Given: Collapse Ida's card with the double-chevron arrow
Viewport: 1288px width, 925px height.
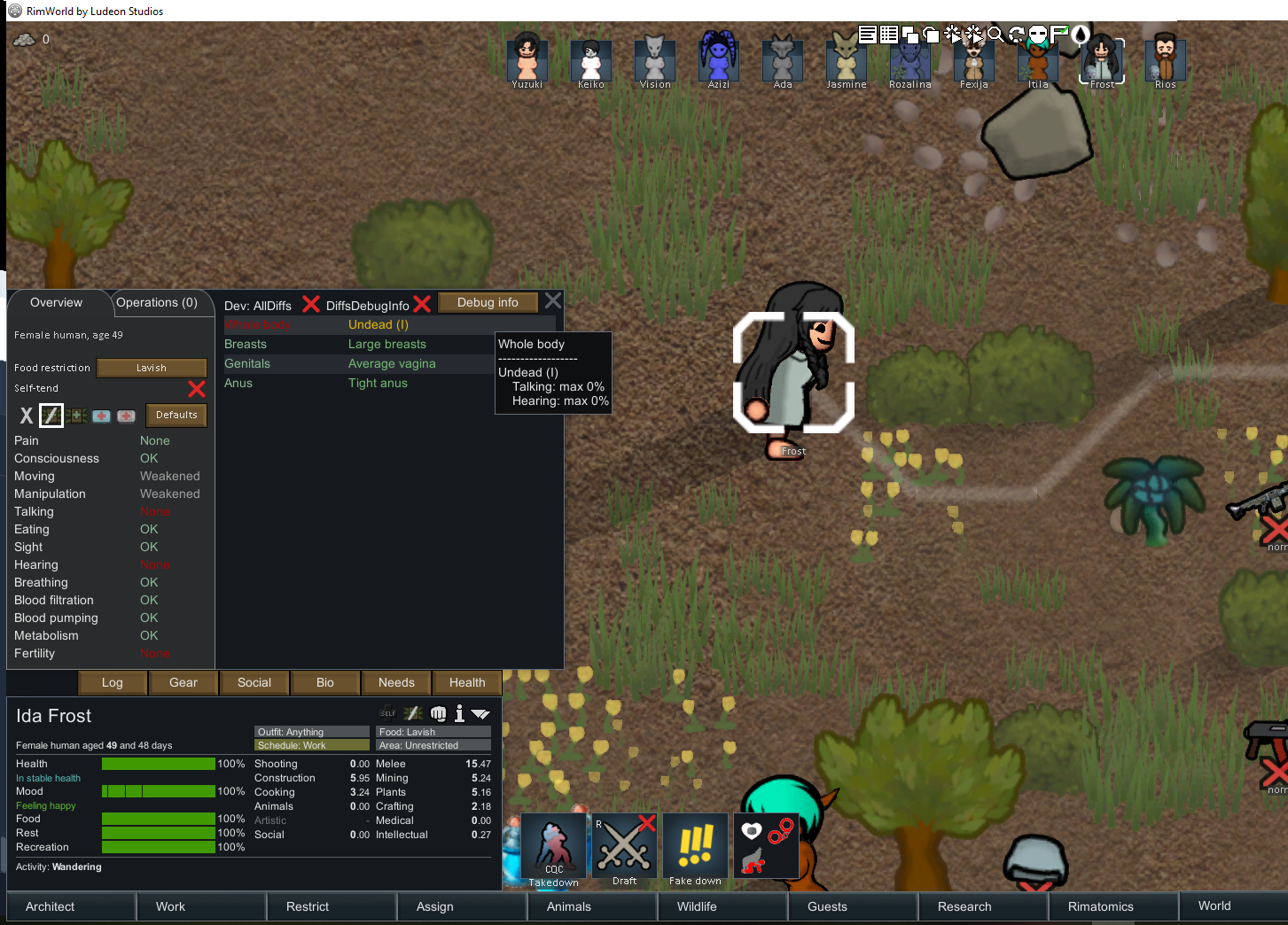Looking at the screenshot, I should [x=481, y=713].
